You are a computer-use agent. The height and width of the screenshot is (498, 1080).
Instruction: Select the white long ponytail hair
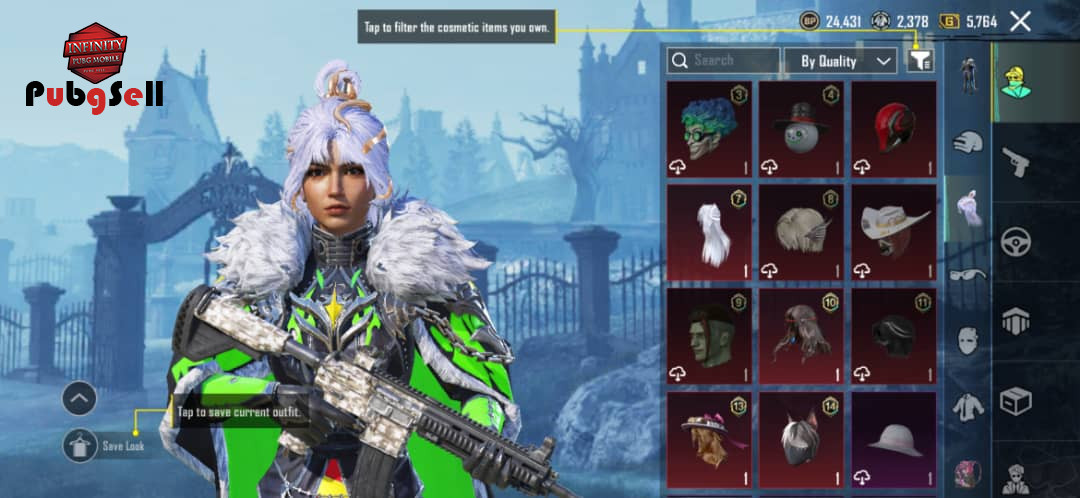tap(708, 232)
